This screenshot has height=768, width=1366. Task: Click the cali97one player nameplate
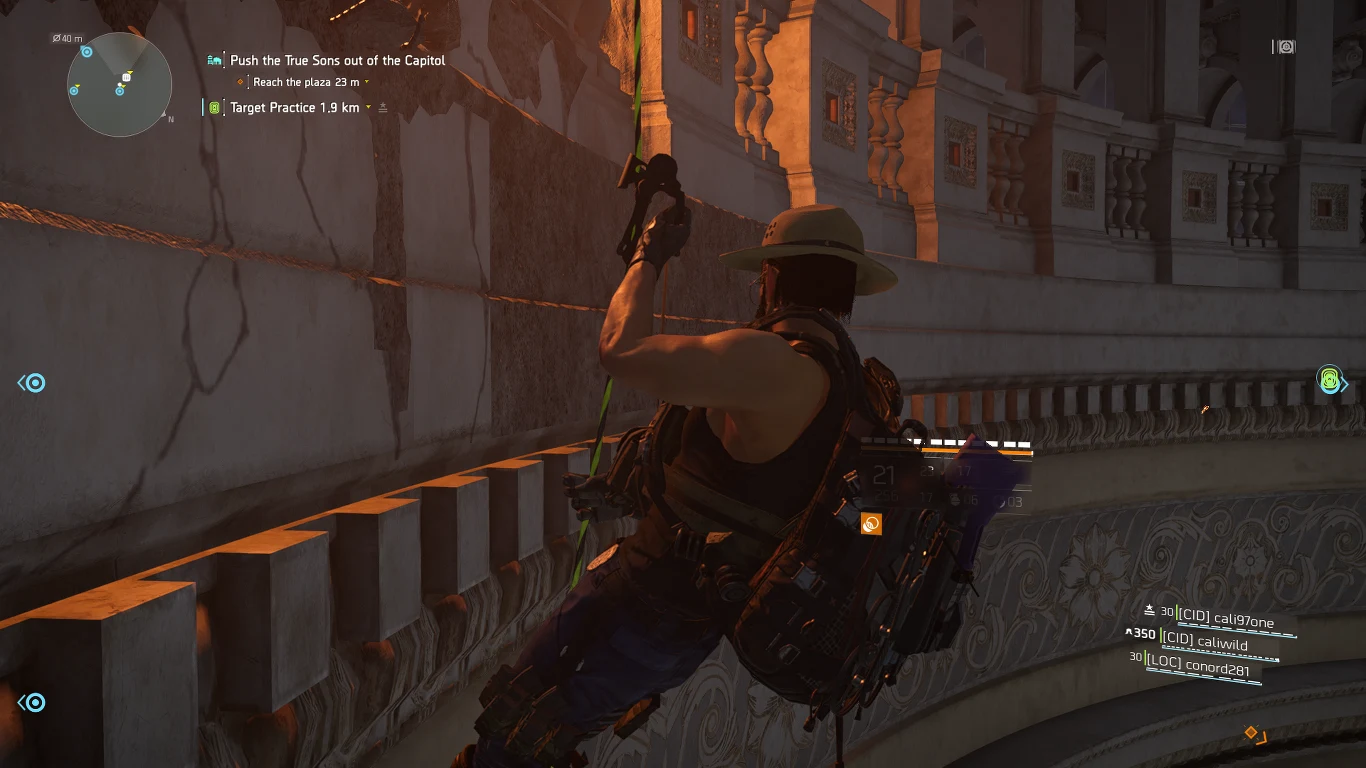[1225, 618]
